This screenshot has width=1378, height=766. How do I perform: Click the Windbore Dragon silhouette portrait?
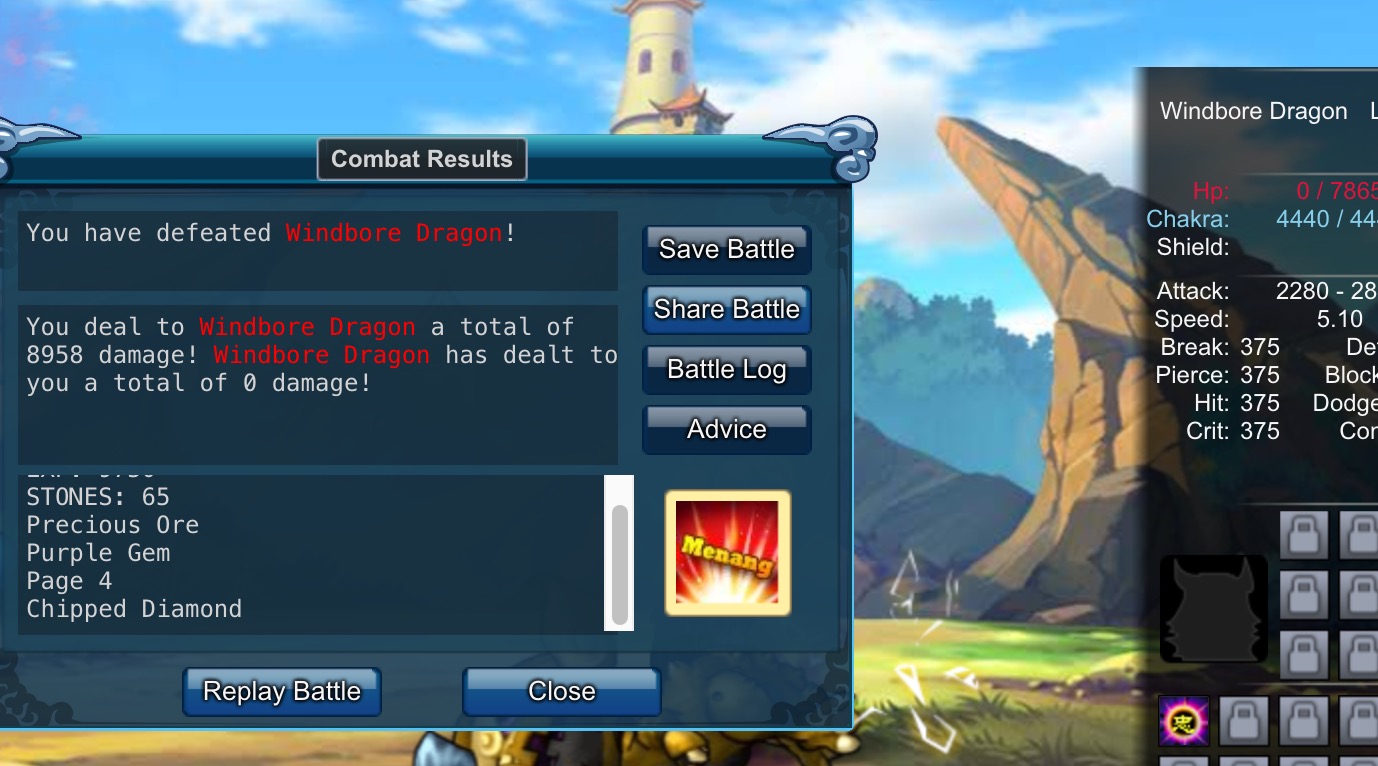click(1213, 609)
